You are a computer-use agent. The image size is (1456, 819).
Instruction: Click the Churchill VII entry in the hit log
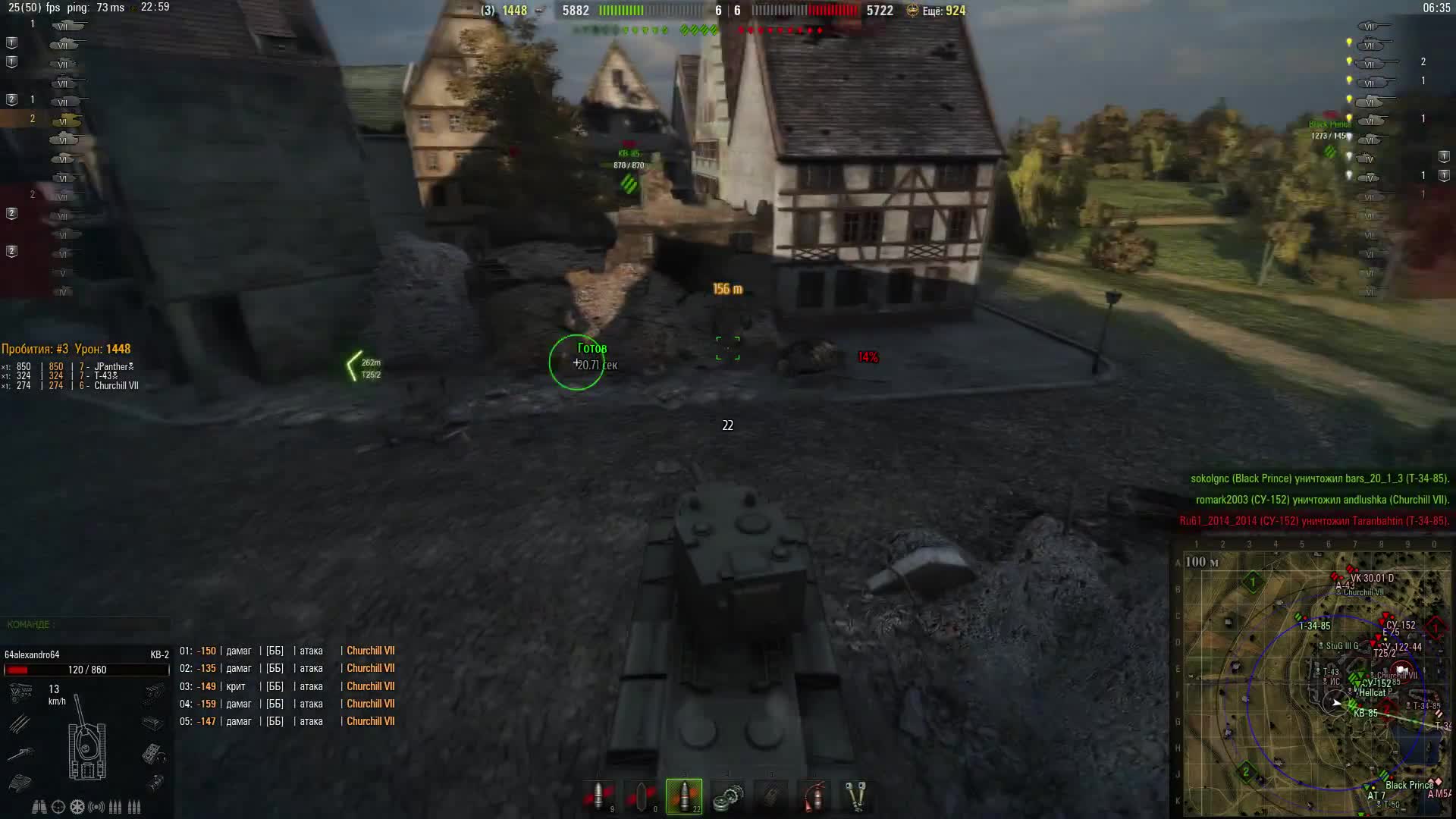coord(369,651)
